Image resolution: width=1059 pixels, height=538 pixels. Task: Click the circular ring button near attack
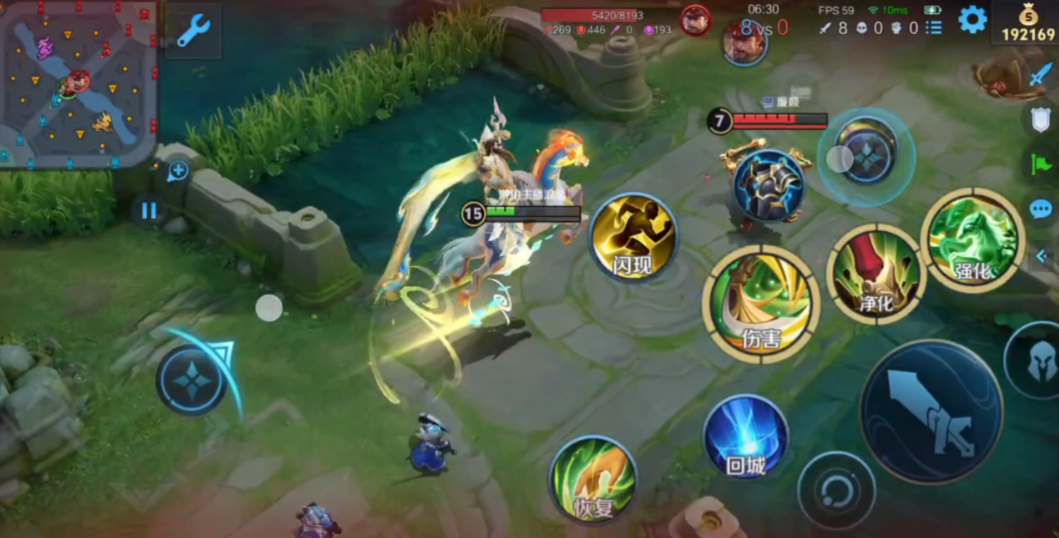(x=836, y=491)
